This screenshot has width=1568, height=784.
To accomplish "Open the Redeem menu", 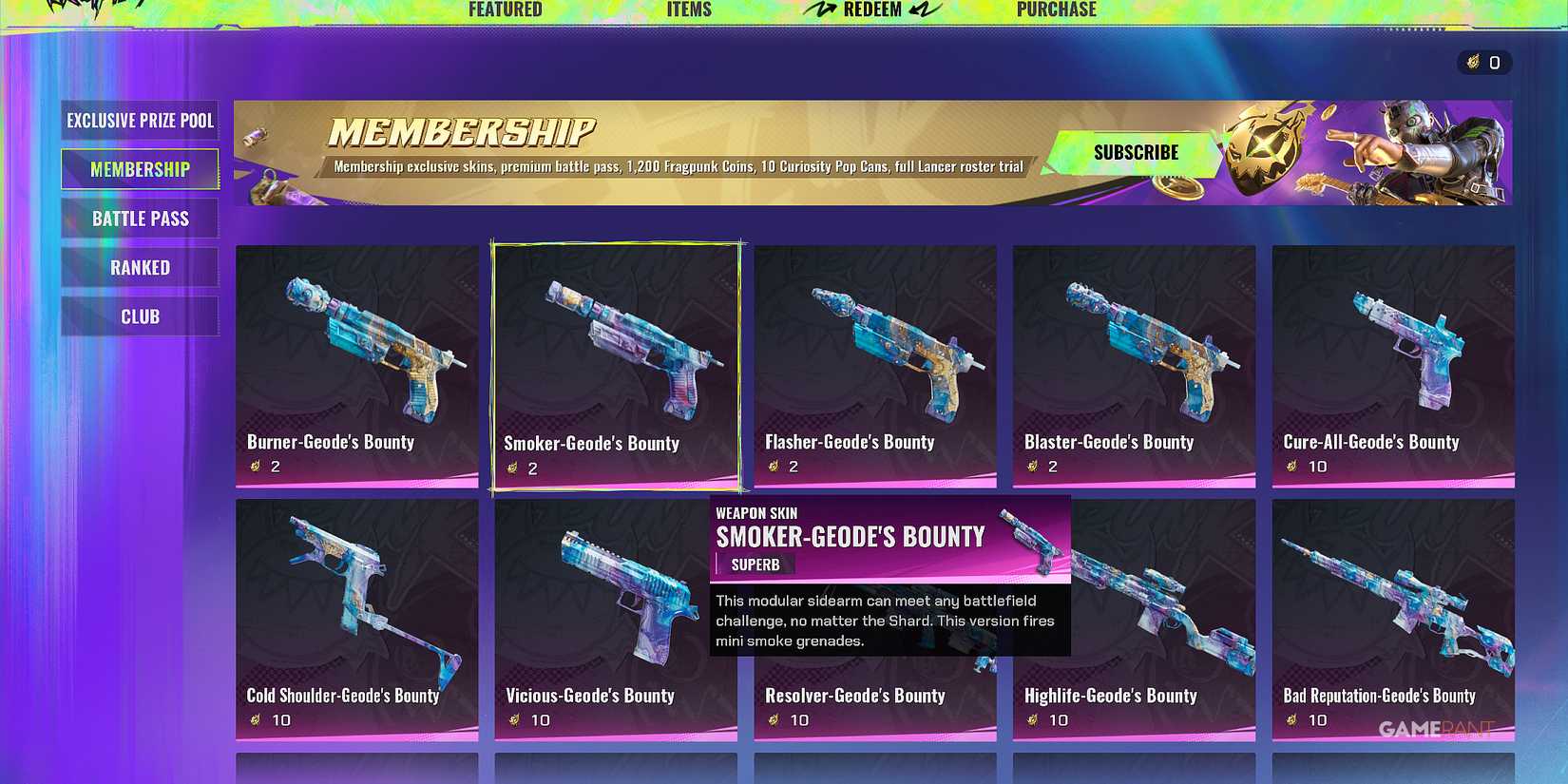I will point(872,10).
